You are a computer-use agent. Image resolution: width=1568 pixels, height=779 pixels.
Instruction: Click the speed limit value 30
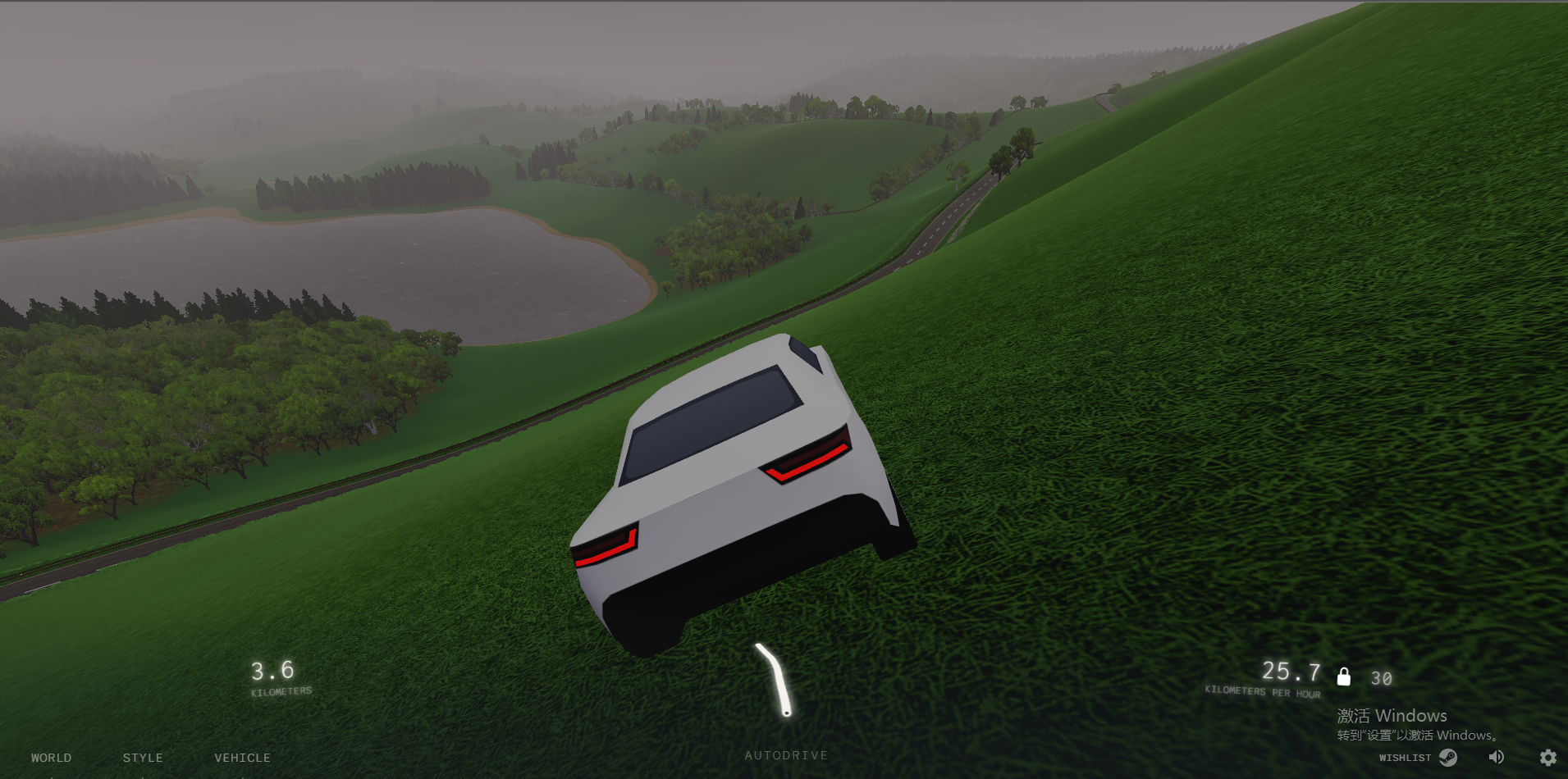click(x=1381, y=676)
